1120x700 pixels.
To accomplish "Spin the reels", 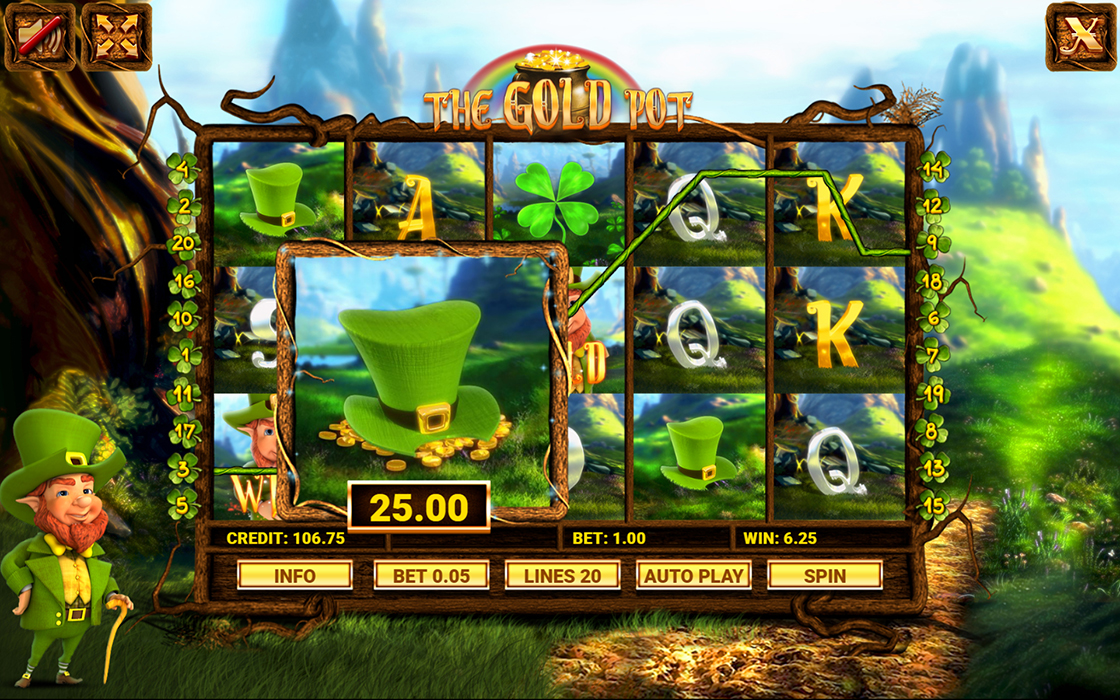I will 824,575.
